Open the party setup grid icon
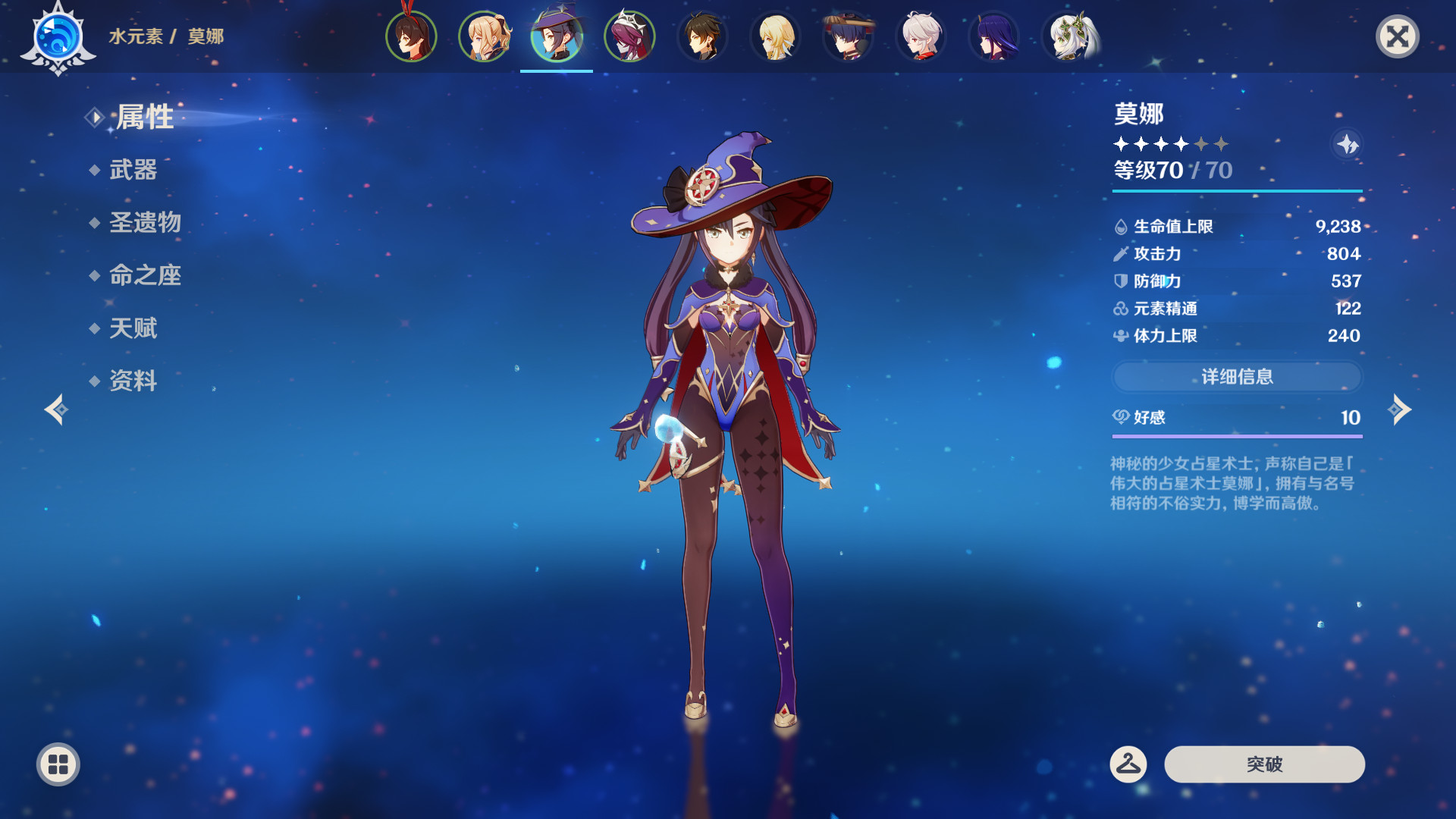 [x=57, y=765]
